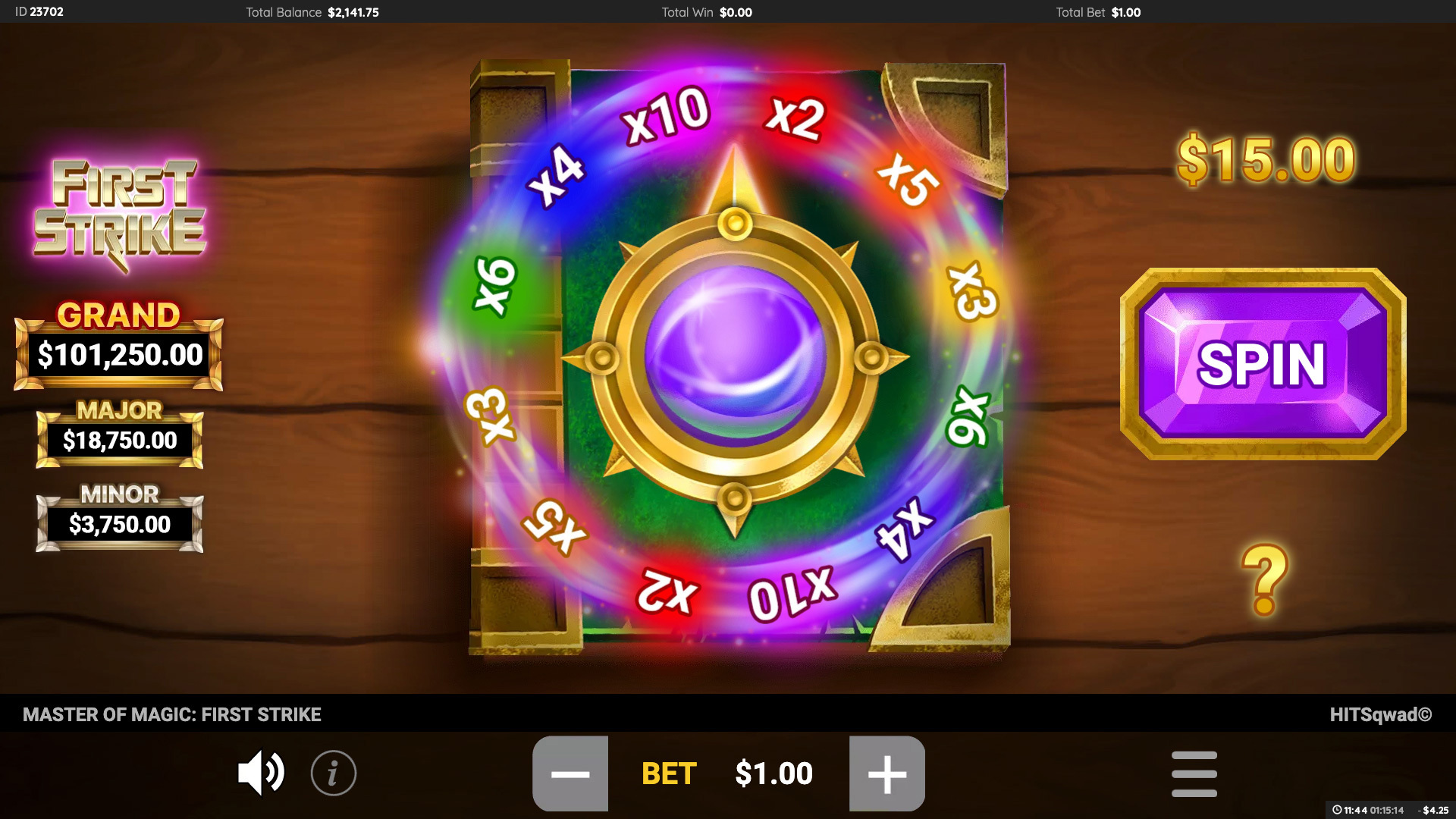Open the hamburger settings menu
This screenshot has height=819, width=1456.
pyautogui.click(x=1194, y=773)
